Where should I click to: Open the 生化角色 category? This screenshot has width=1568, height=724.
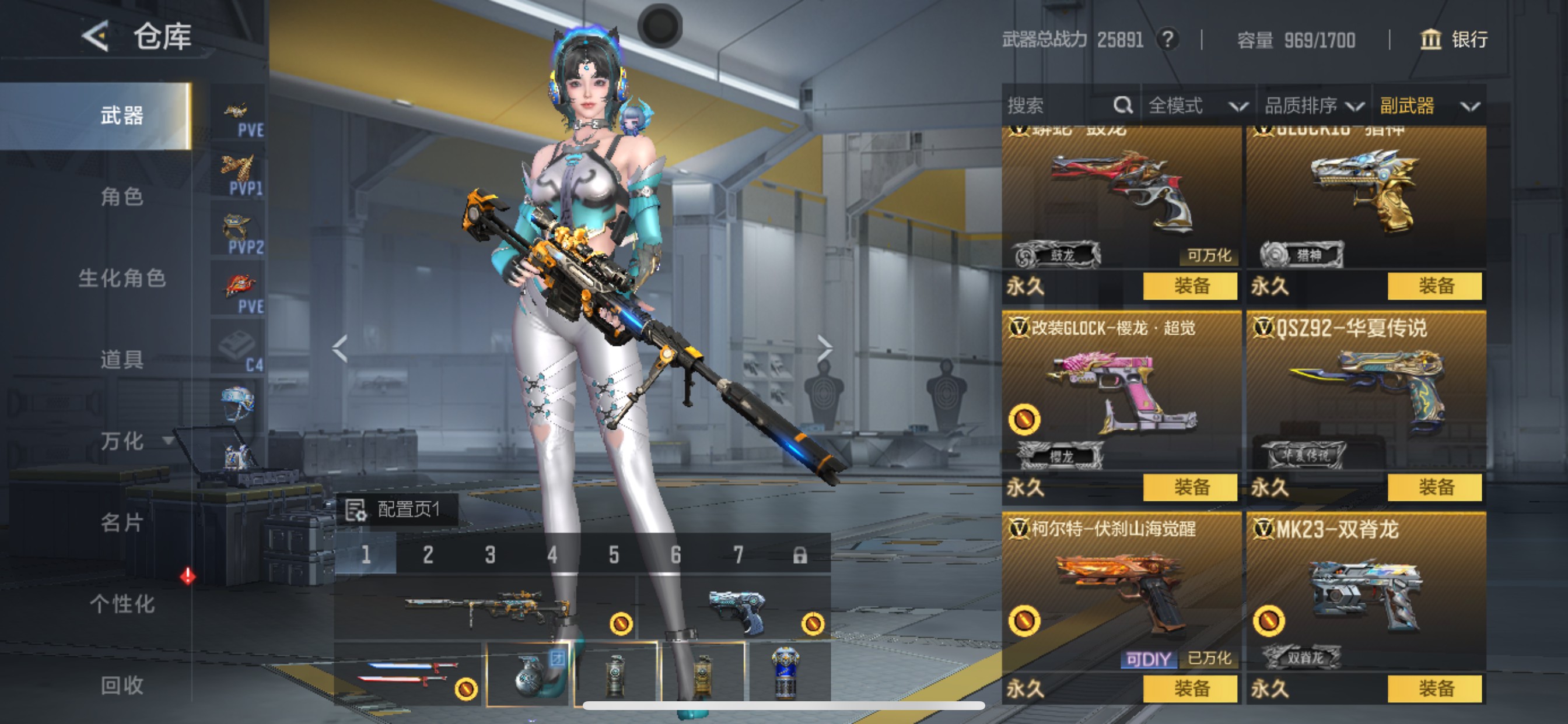pos(122,278)
